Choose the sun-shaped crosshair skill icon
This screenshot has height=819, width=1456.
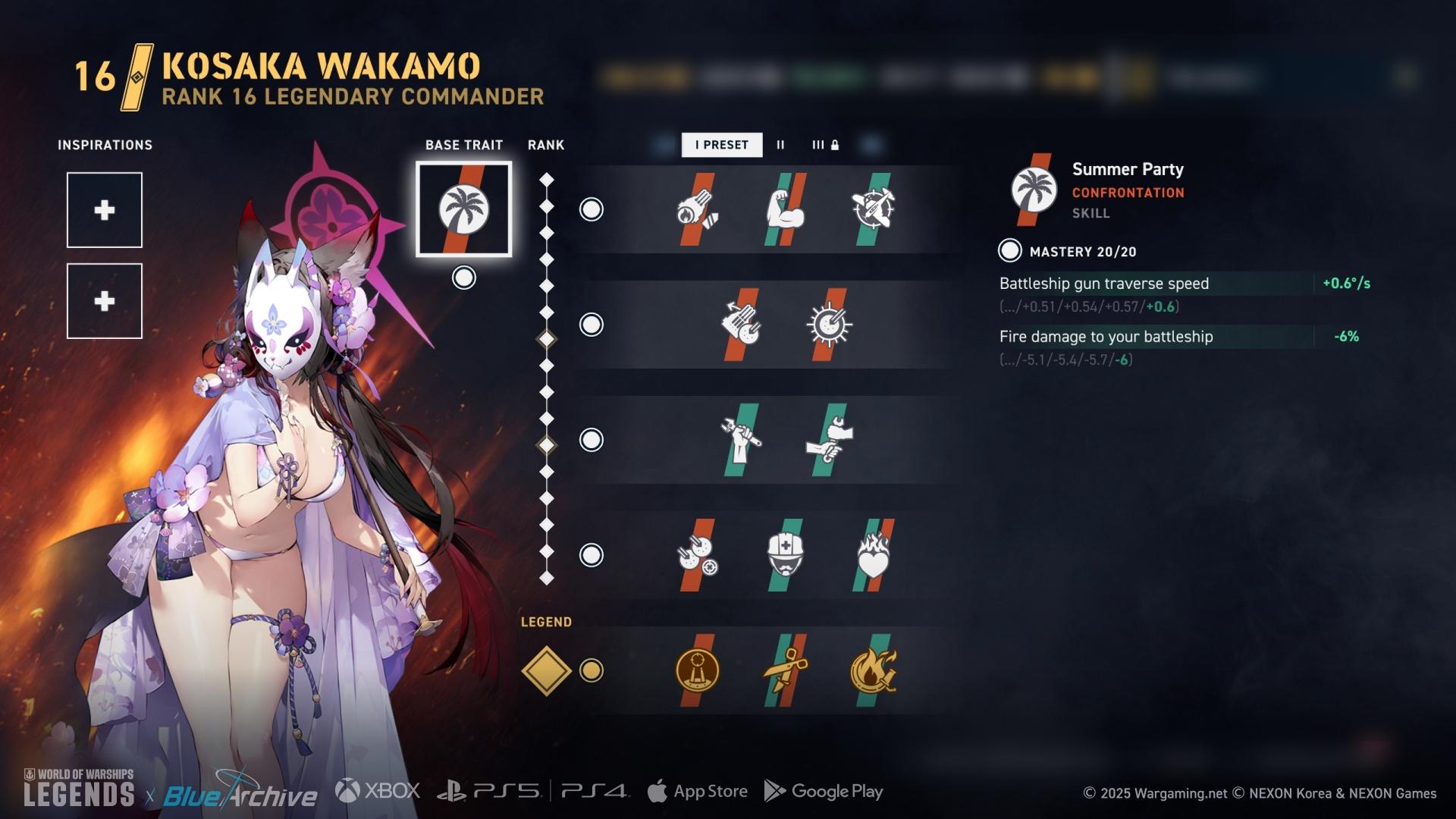828,325
